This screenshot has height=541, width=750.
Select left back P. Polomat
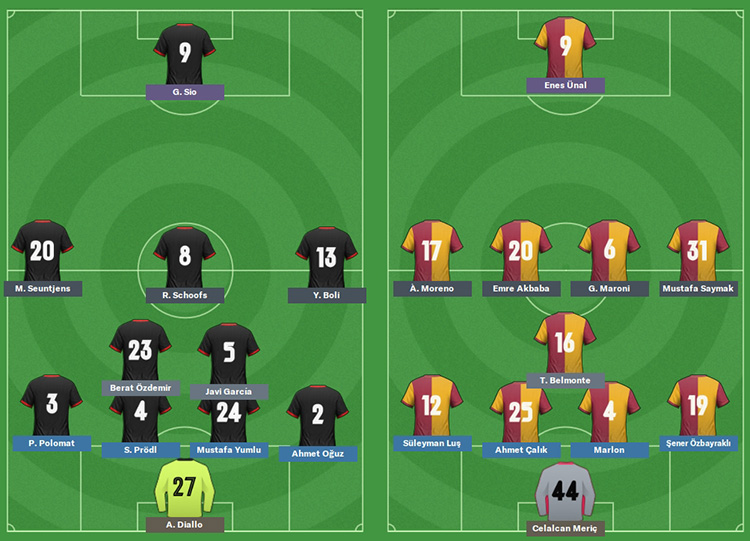(x=52, y=405)
